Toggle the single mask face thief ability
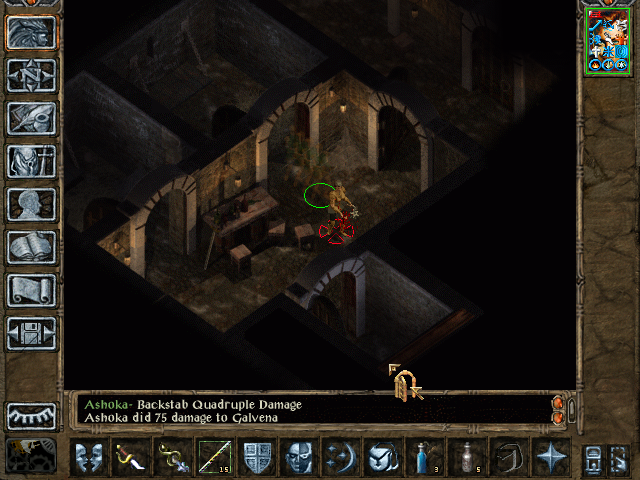Image resolution: width=640 pixels, height=480 pixels. click(x=301, y=457)
